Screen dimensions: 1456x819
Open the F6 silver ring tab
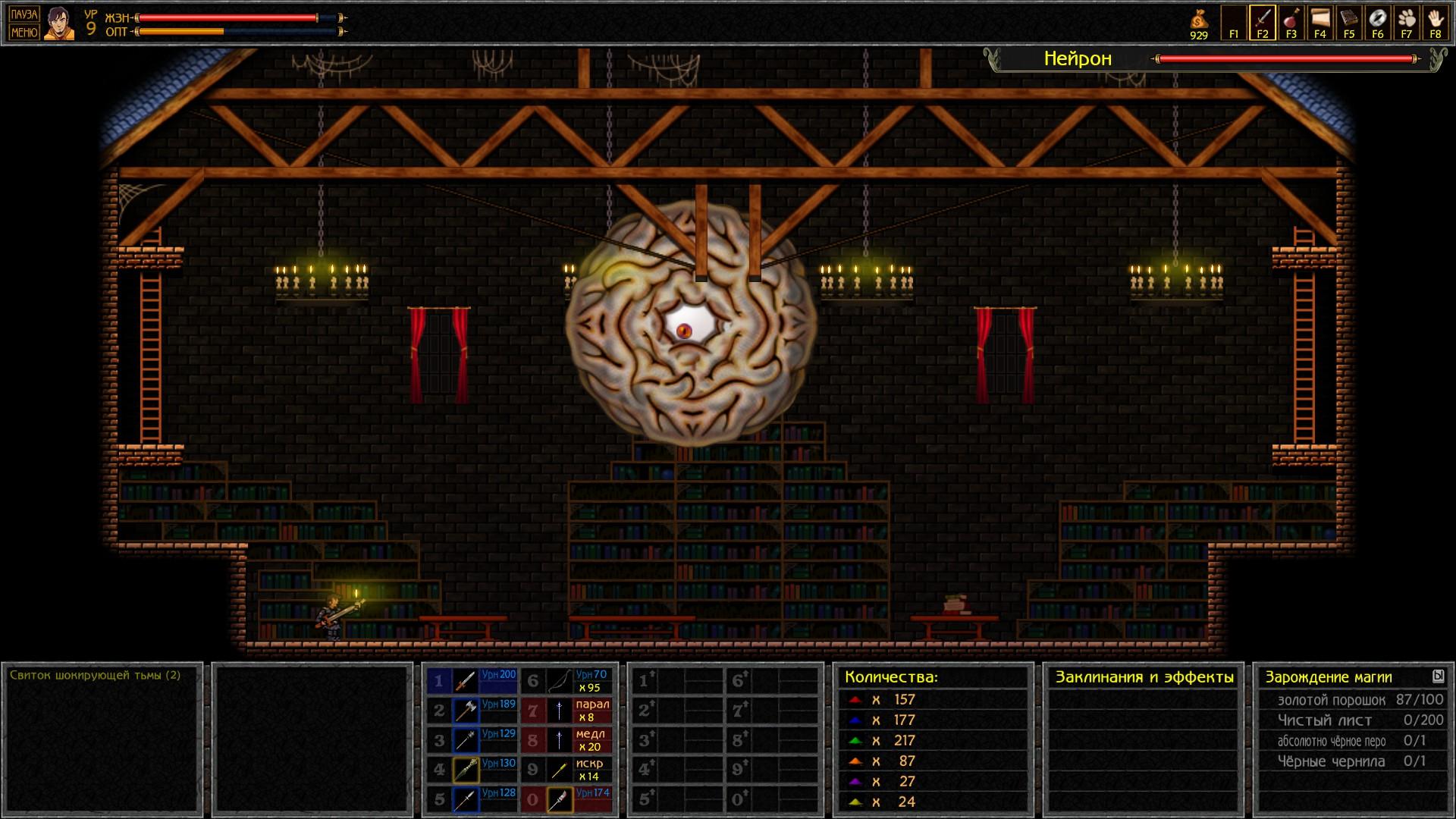click(x=1378, y=22)
